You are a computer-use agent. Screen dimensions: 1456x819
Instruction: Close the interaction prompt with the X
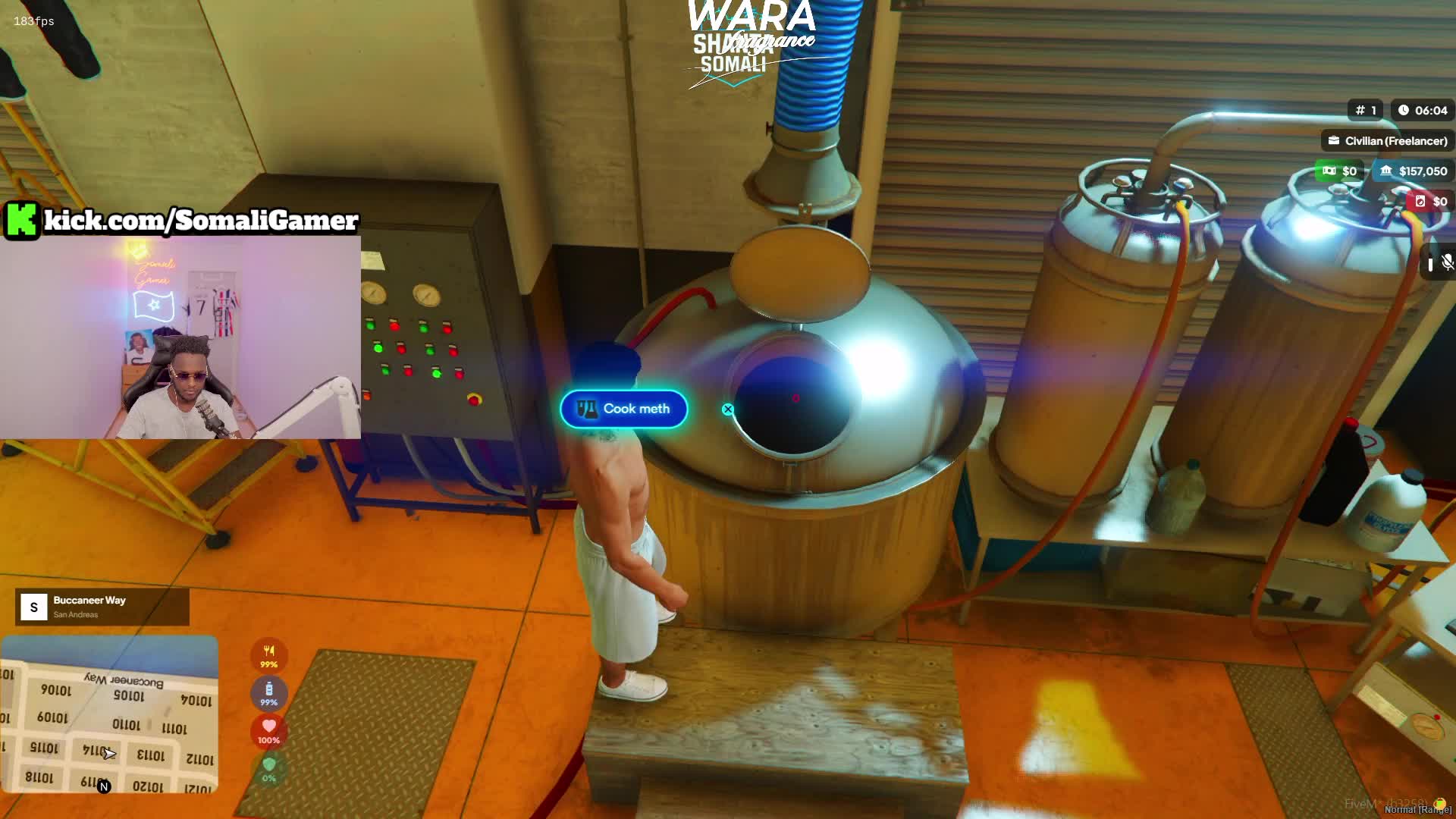[728, 409]
